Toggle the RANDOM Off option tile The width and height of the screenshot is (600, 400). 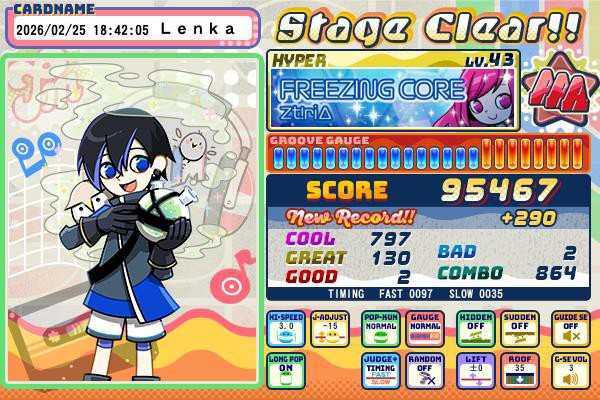[427, 371]
